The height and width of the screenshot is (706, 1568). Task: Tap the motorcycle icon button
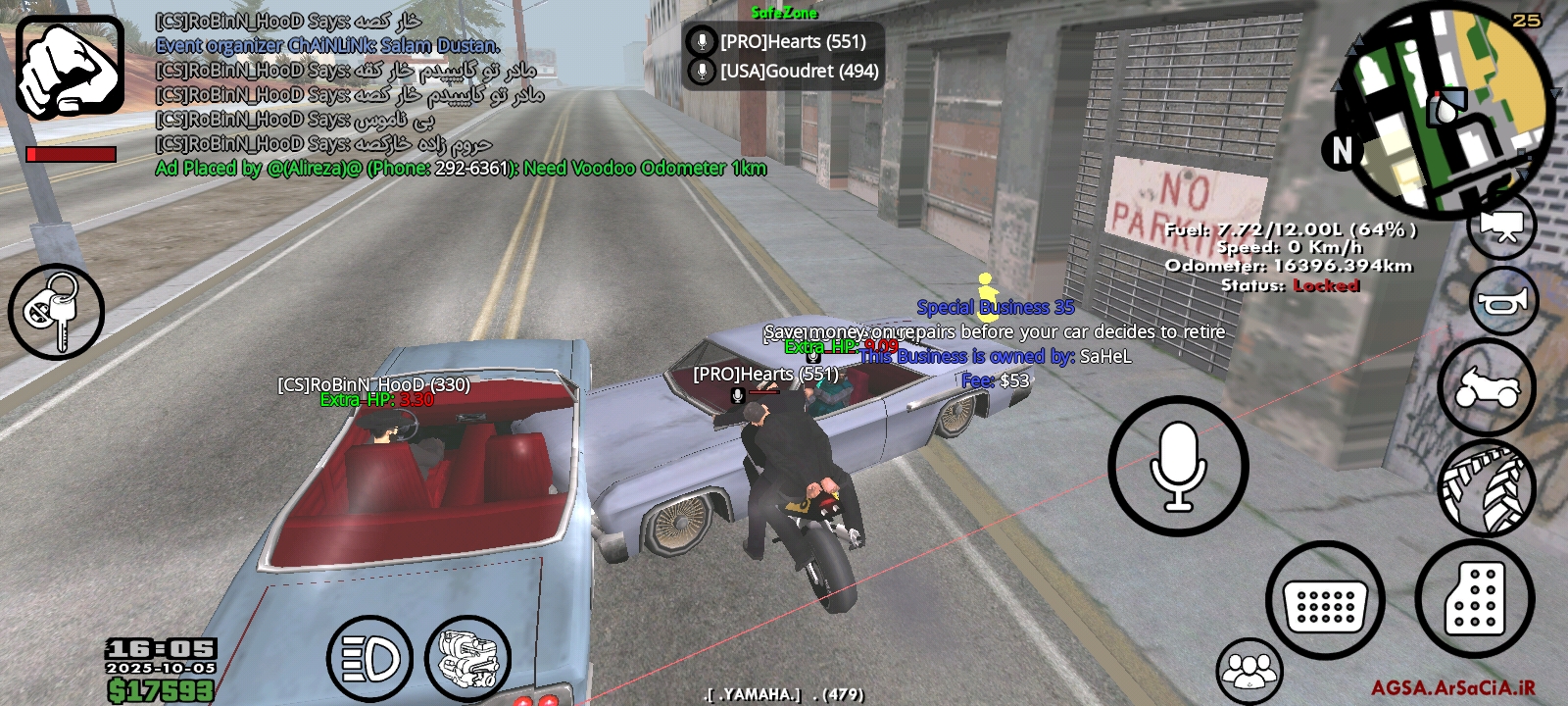point(1486,387)
